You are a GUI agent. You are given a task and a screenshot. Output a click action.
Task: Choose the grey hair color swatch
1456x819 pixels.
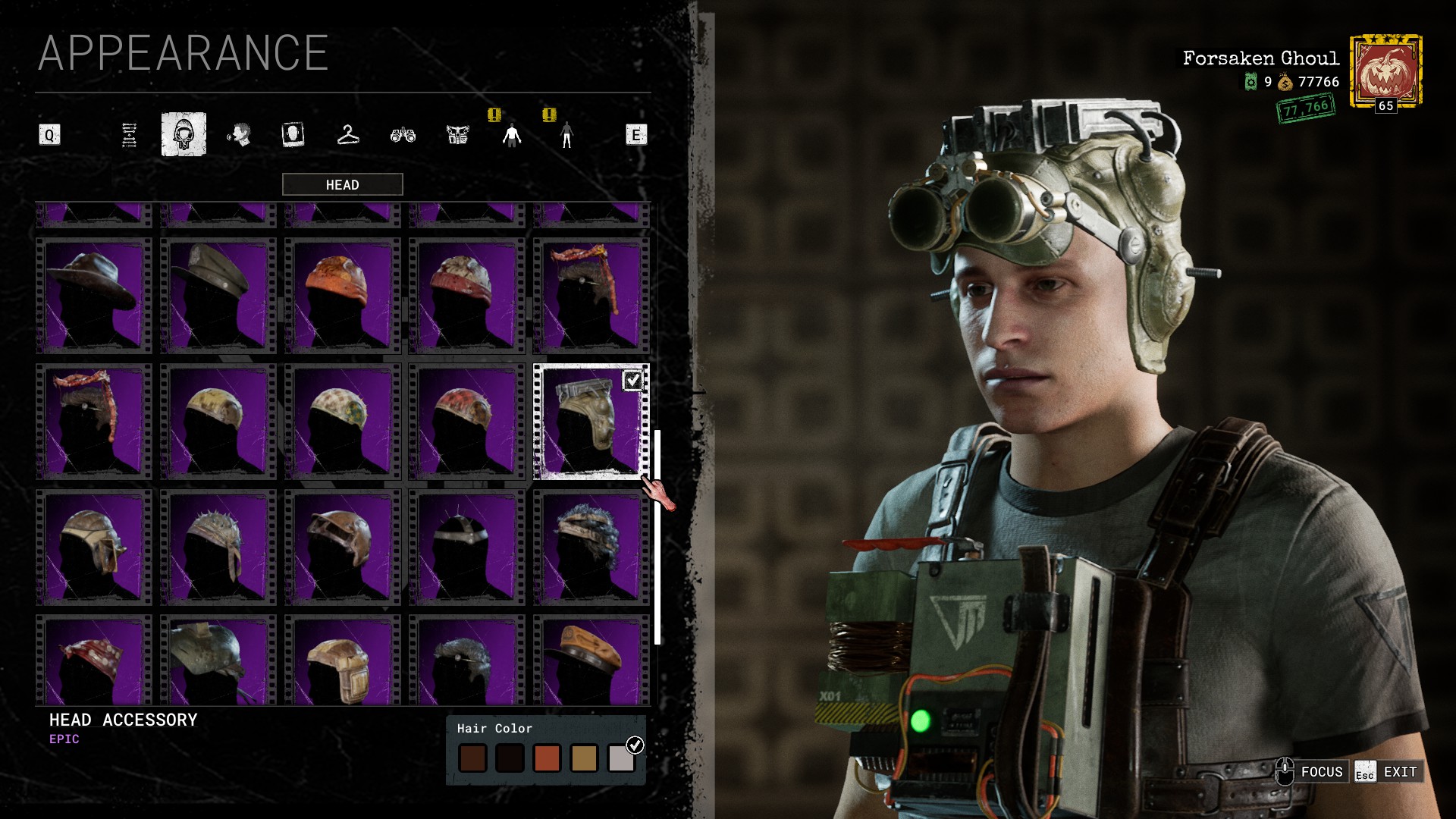(621, 758)
